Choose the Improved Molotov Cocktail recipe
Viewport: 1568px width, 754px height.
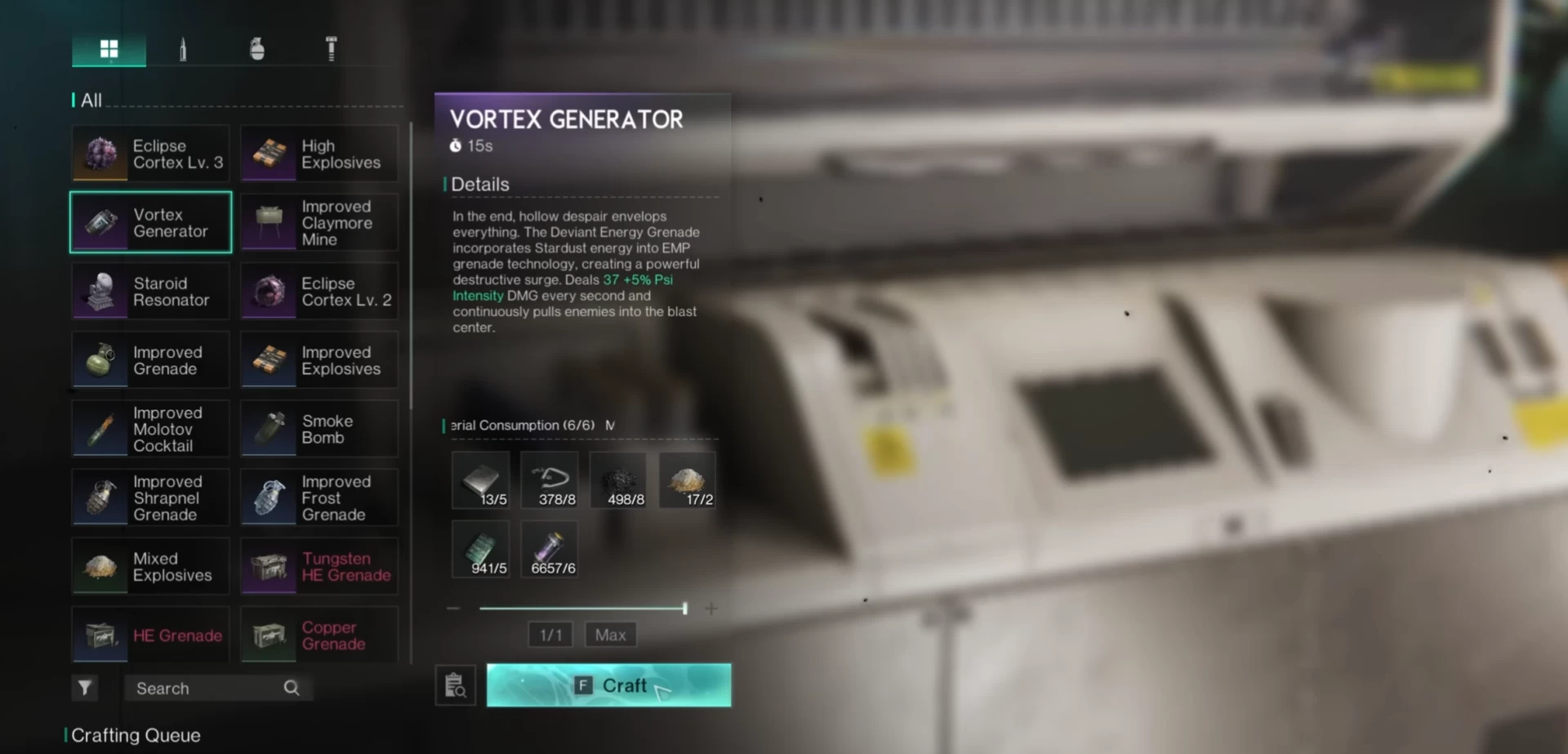click(151, 430)
